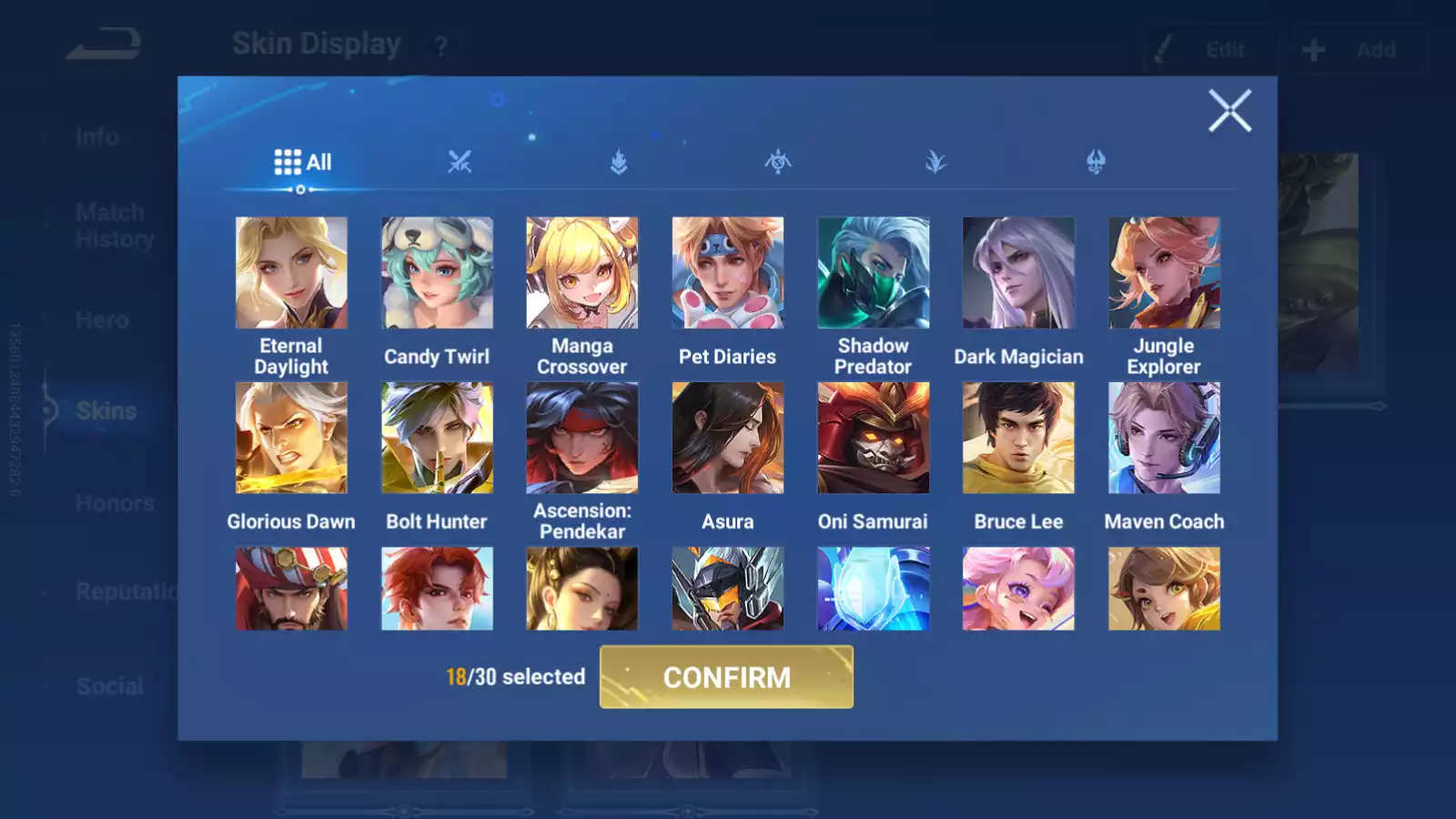Choose the pink-haired winking girl portrait

point(1018,589)
